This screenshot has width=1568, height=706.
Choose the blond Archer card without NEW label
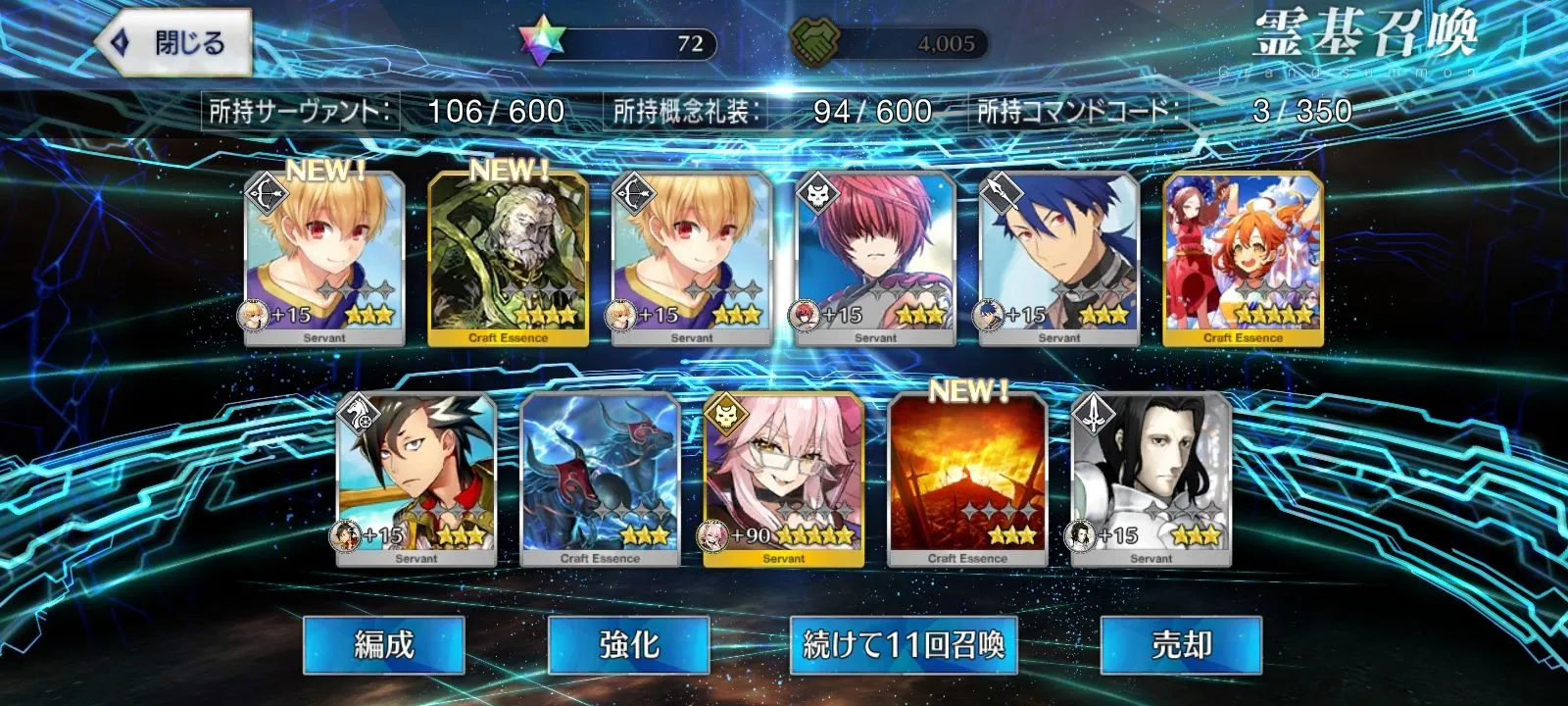coord(692,260)
